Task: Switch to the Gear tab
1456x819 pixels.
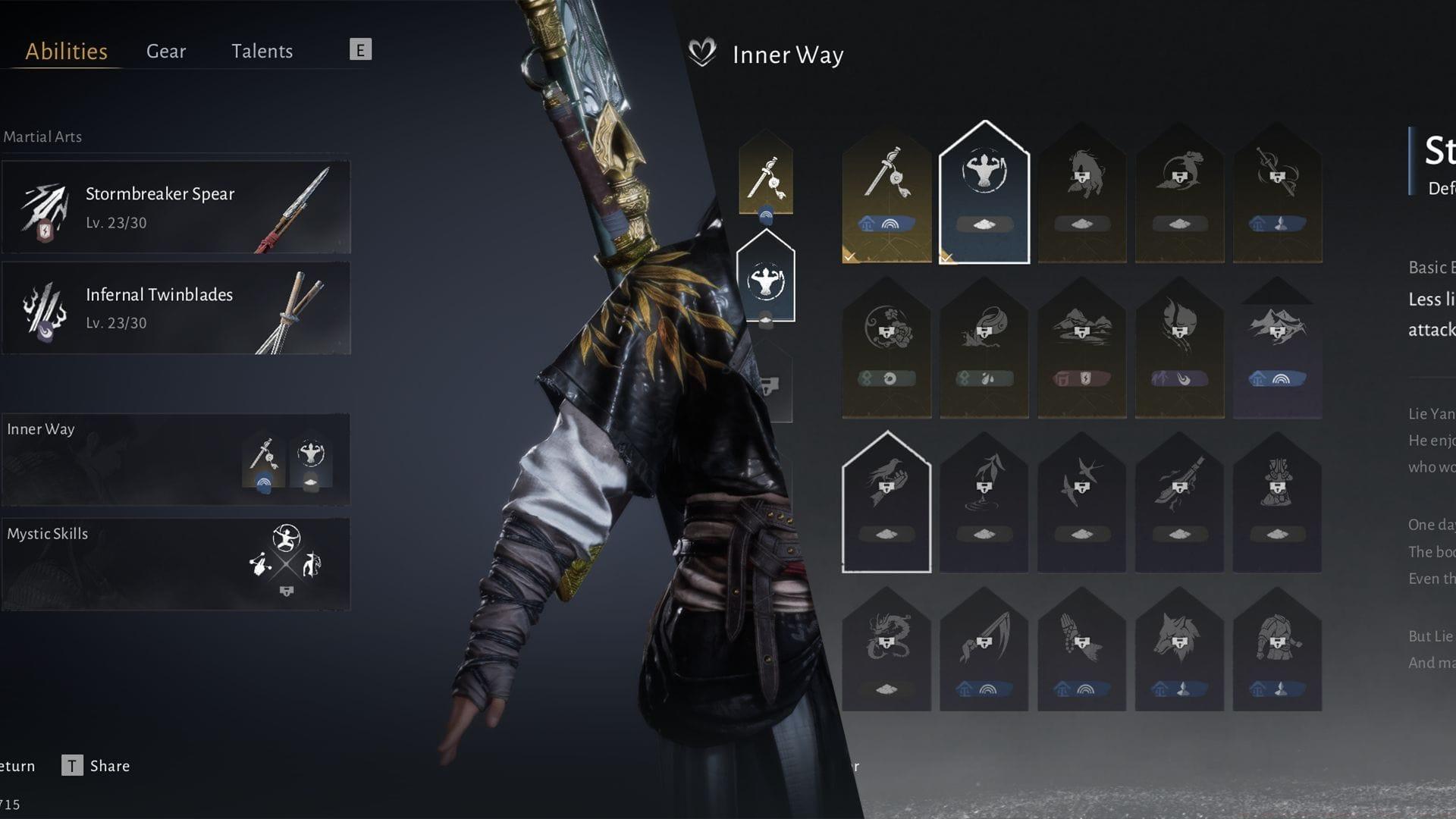Action: coord(165,51)
